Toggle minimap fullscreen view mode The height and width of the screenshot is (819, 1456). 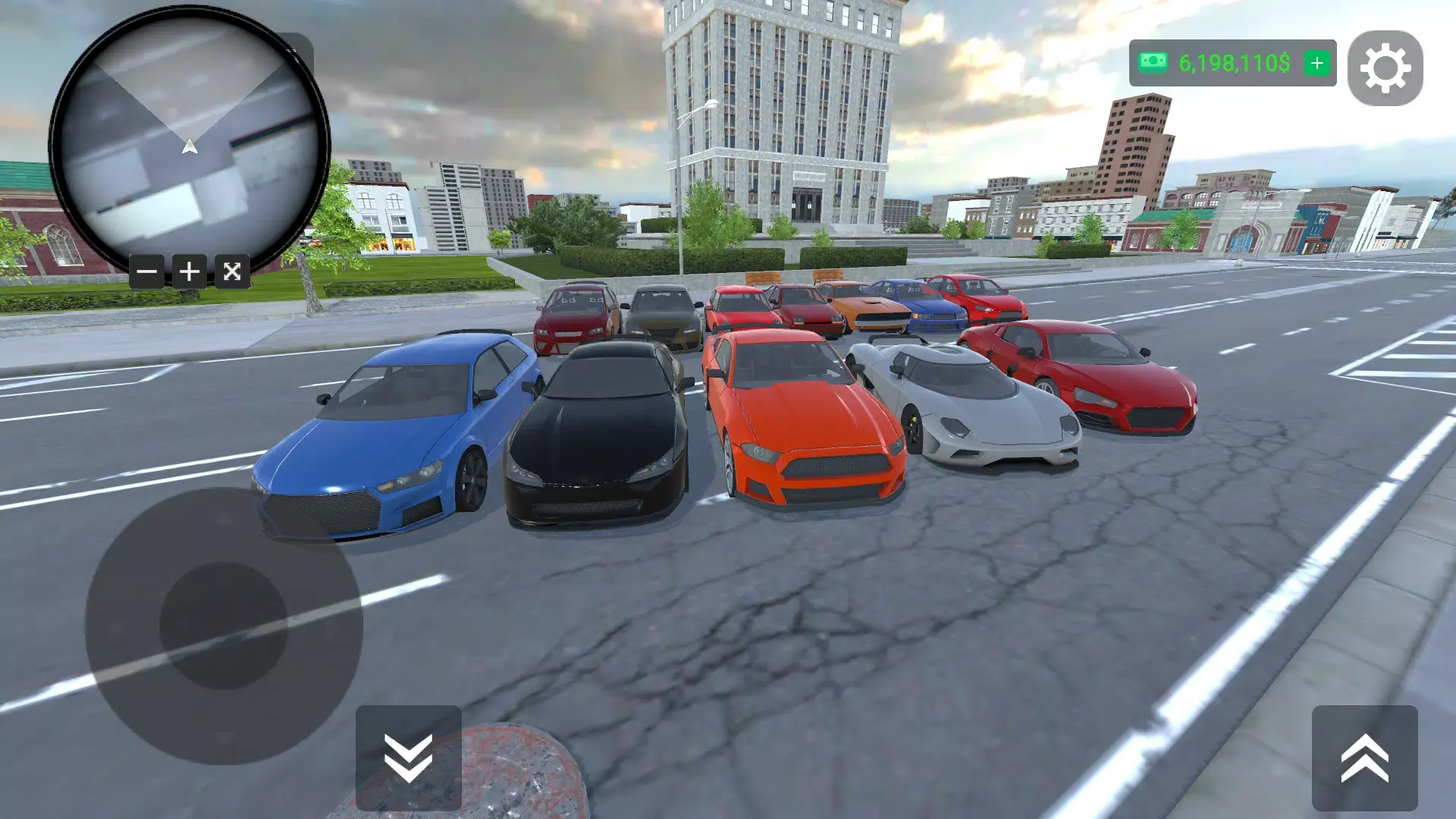click(232, 270)
